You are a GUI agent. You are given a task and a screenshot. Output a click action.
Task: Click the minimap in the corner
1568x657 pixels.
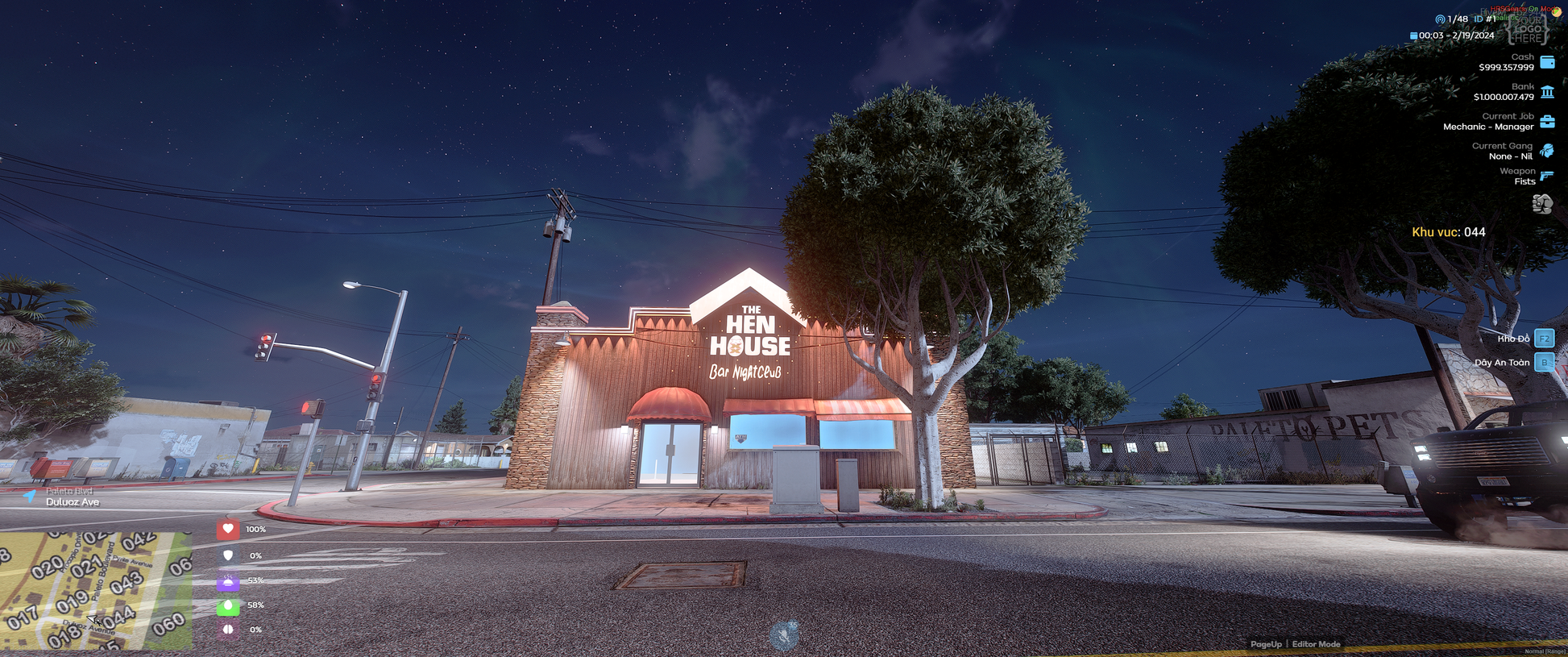point(96,590)
